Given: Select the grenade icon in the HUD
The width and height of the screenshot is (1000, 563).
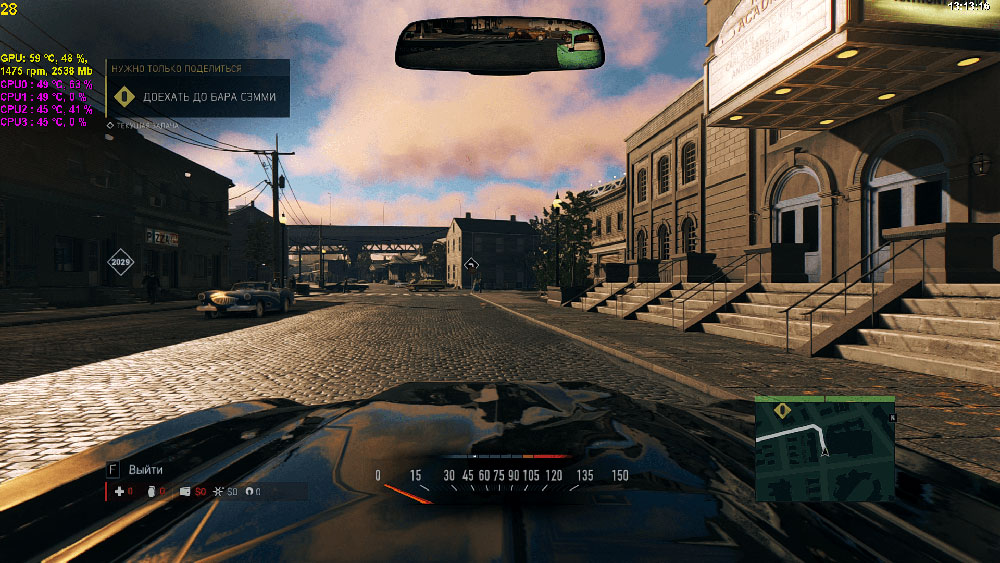Looking at the screenshot, I should (x=152, y=492).
